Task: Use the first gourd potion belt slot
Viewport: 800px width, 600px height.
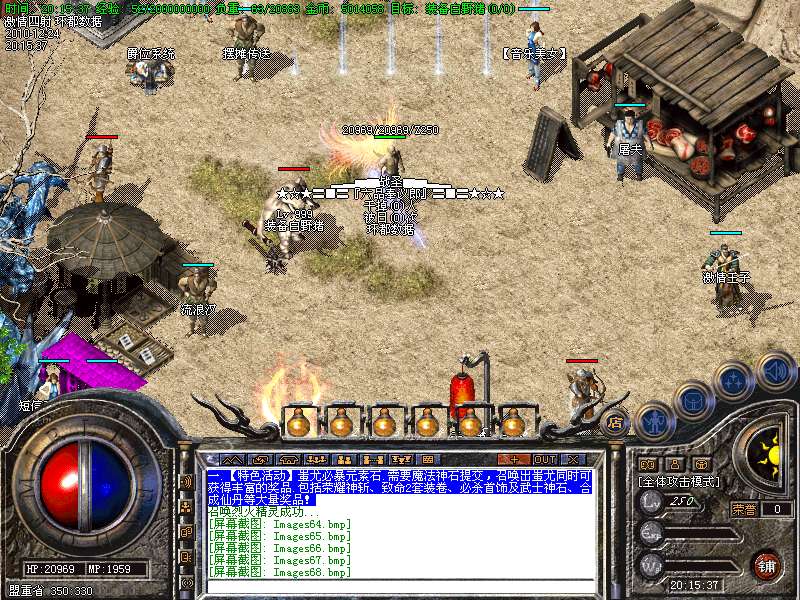Action: [x=298, y=423]
